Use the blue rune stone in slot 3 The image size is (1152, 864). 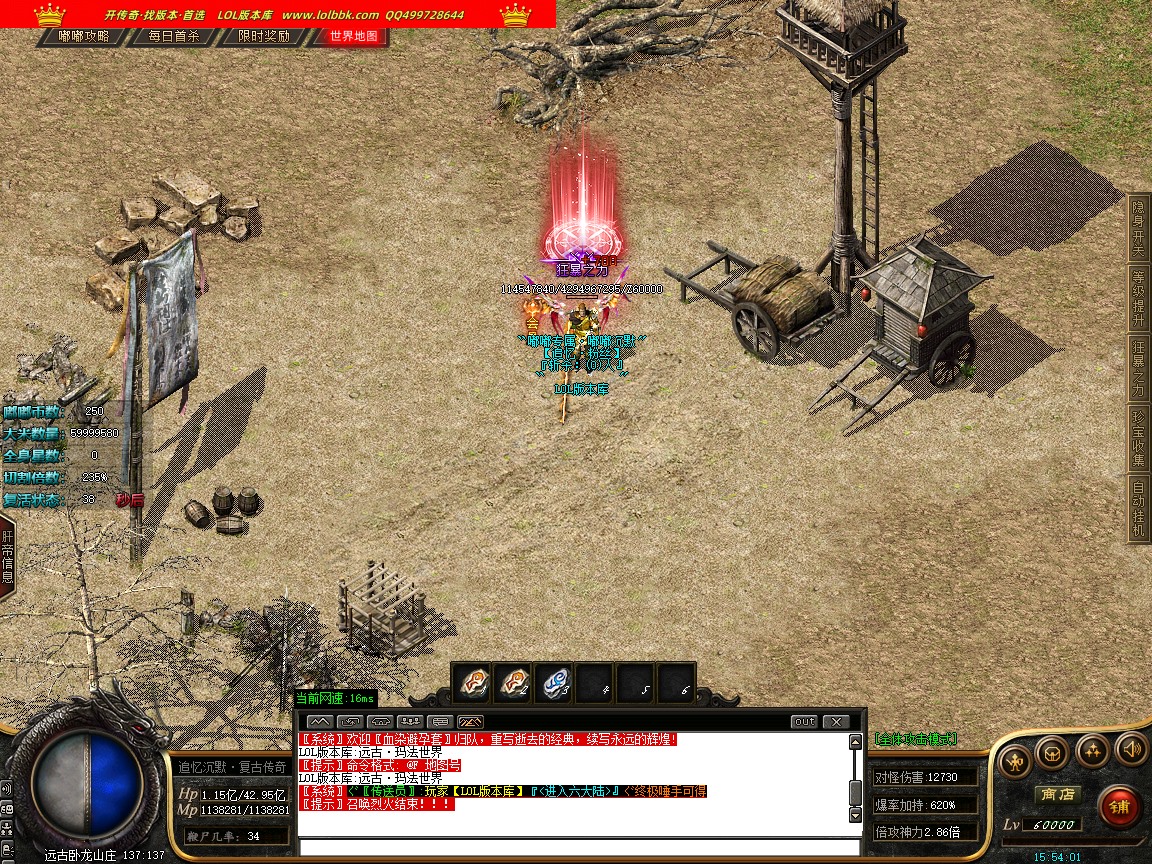click(555, 683)
